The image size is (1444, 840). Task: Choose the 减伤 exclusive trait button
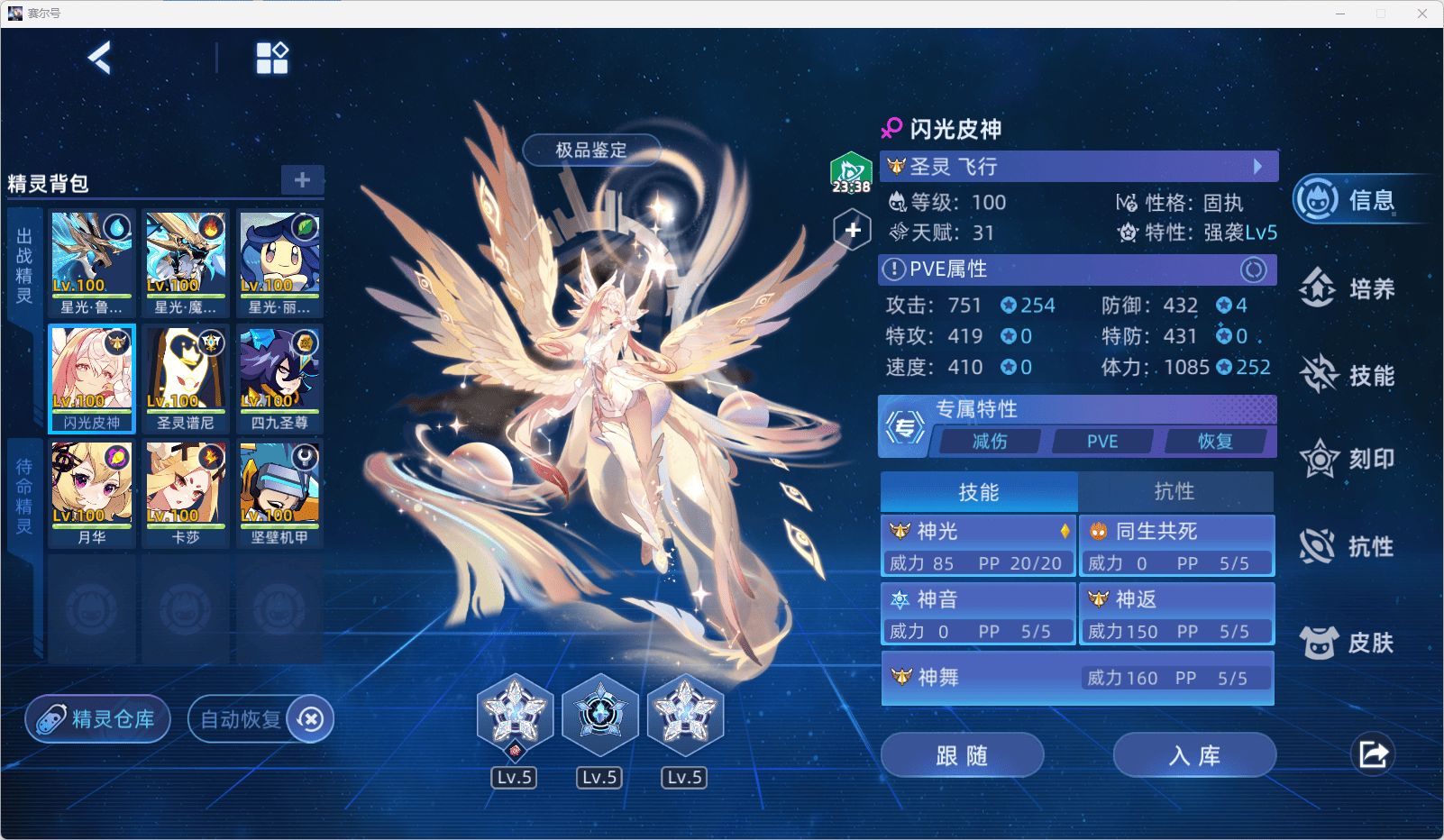(990, 442)
